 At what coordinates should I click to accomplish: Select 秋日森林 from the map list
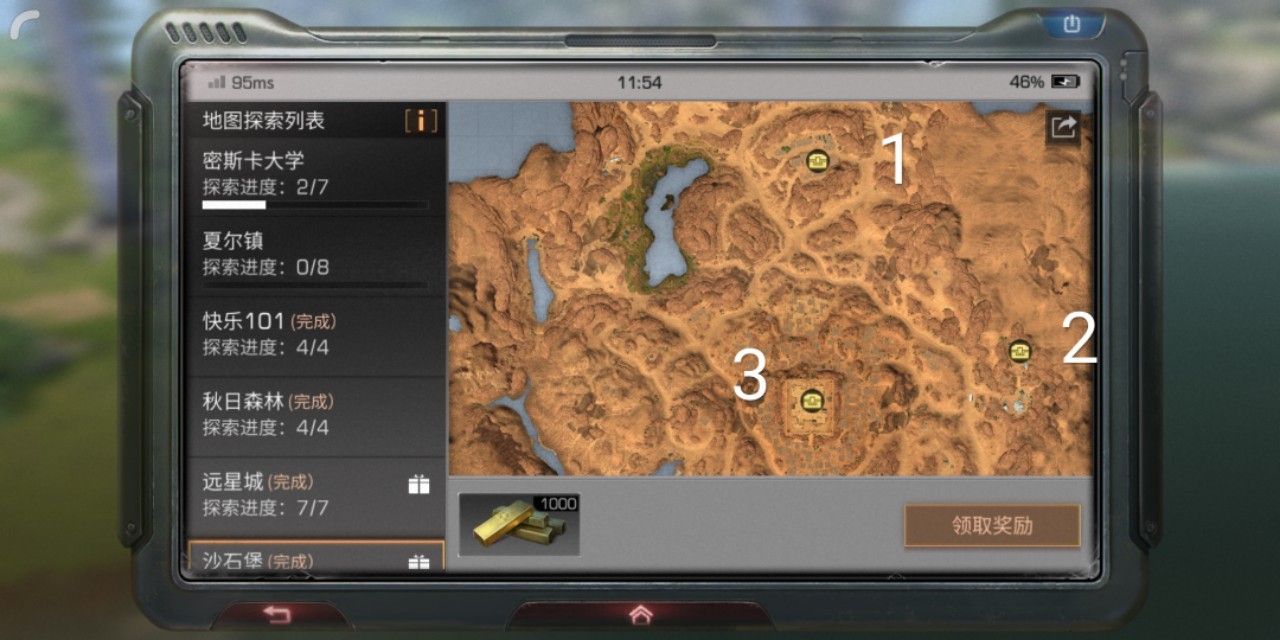(315, 415)
